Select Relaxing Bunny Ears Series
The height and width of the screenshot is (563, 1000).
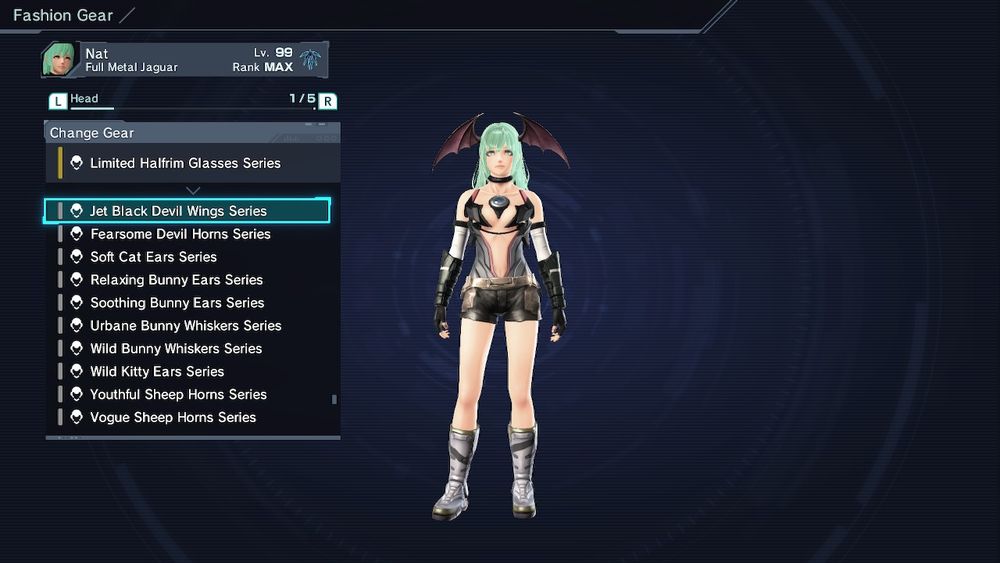click(176, 280)
